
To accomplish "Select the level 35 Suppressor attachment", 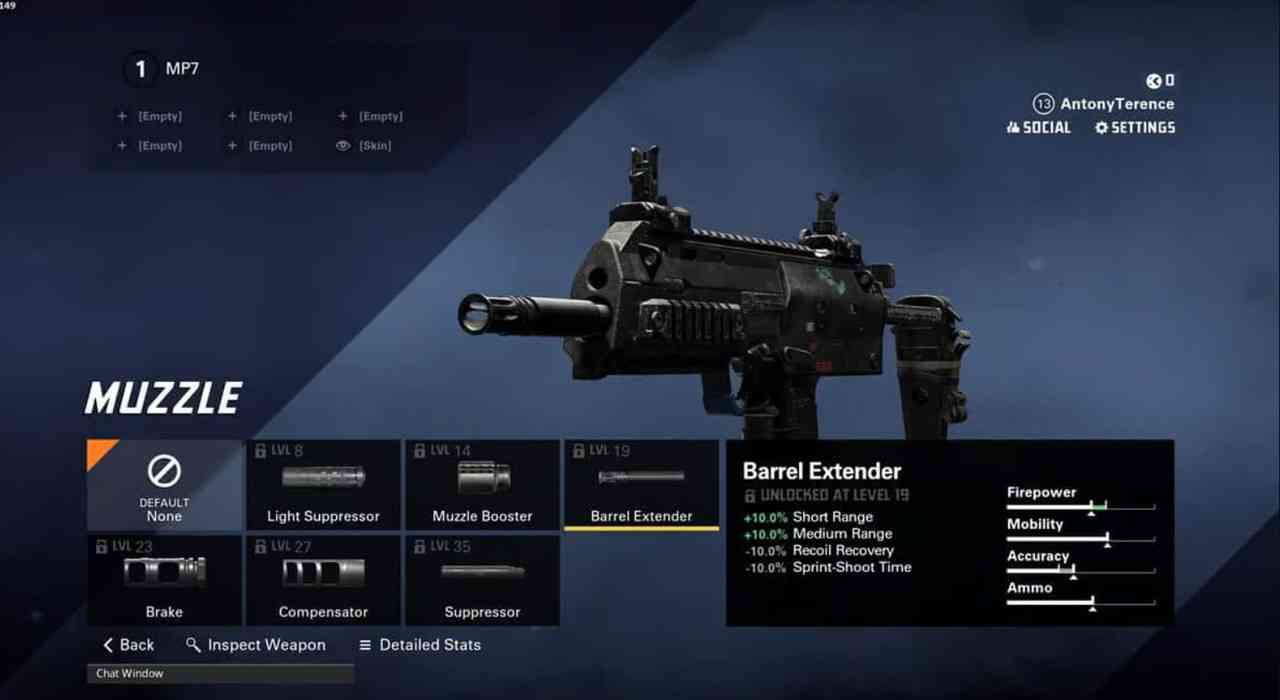I will pyautogui.click(x=482, y=581).
